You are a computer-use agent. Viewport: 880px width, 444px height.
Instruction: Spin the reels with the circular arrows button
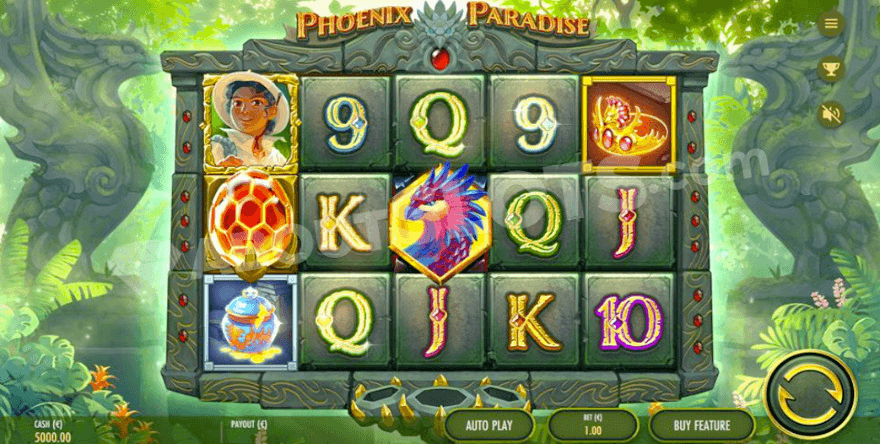coord(809,397)
